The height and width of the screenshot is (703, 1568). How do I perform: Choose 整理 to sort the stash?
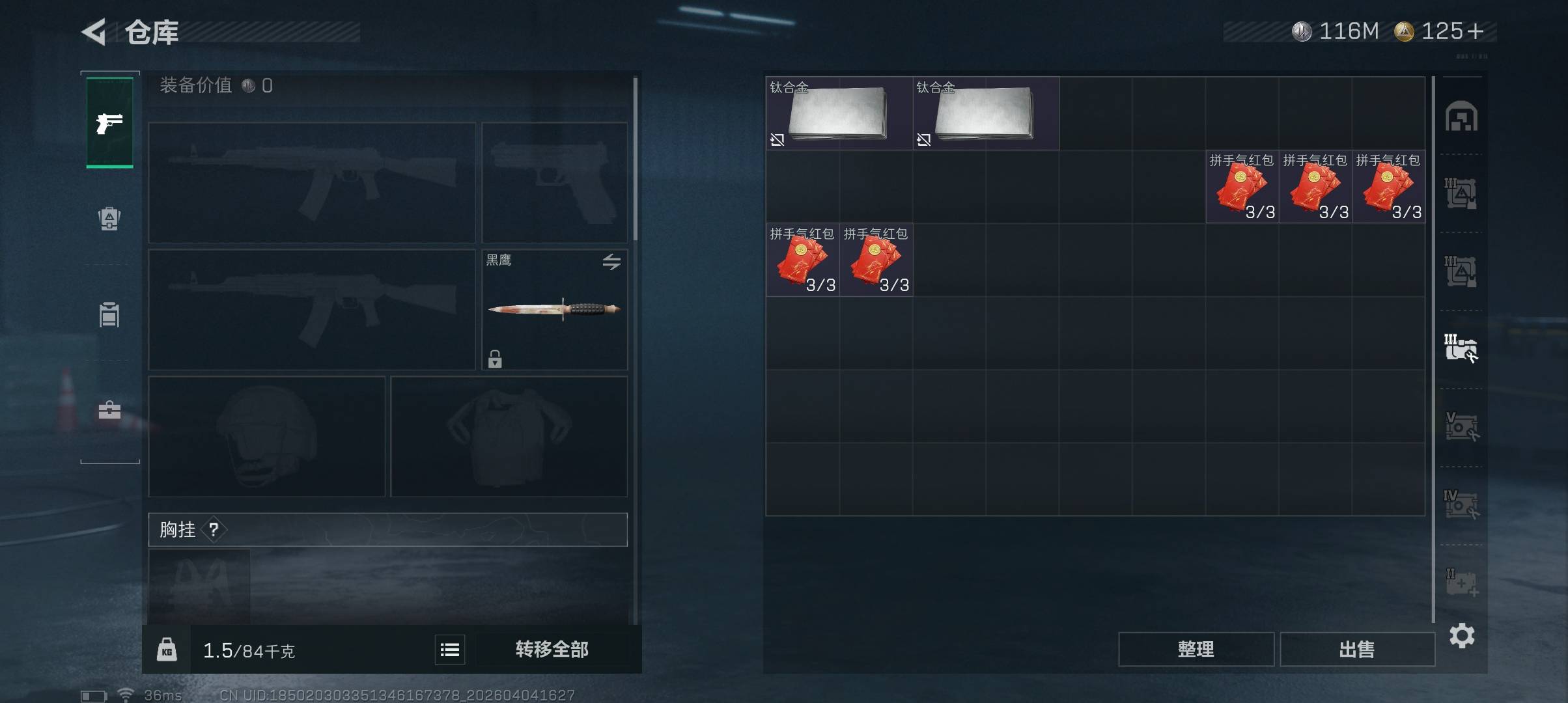pyautogui.click(x=1196, y=649)
